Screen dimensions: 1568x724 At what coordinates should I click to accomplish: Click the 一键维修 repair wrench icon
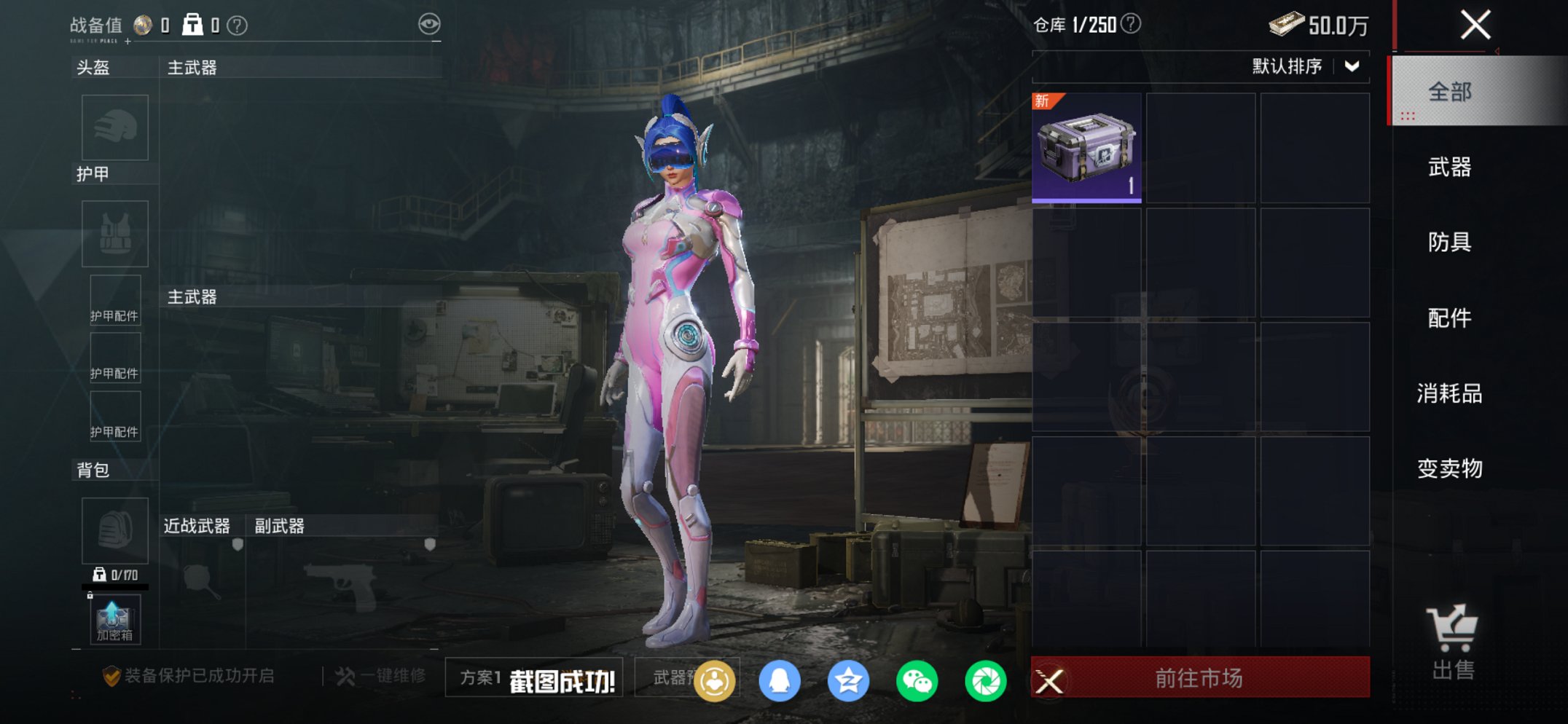pos(343,677)
